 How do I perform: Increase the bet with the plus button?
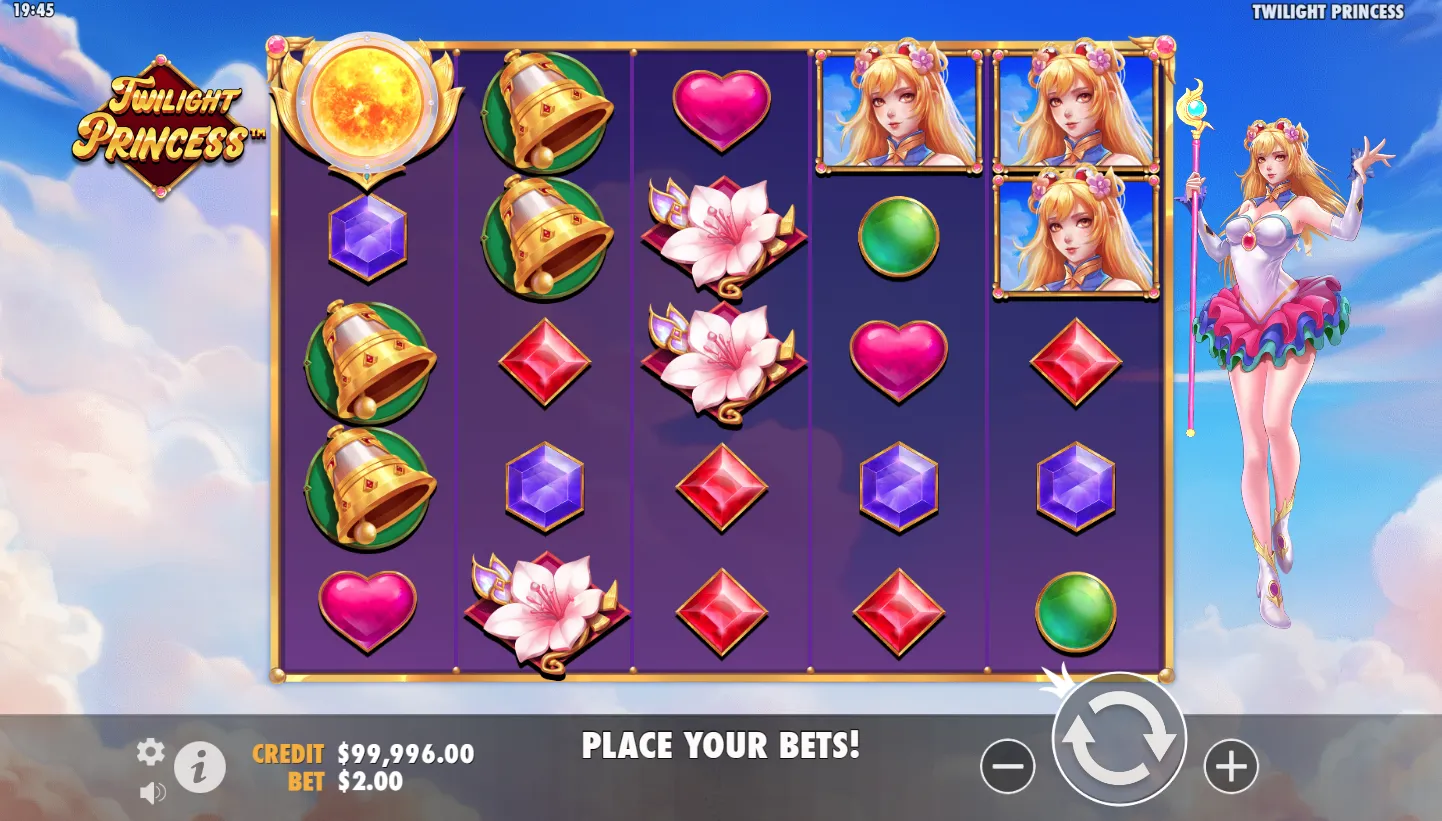pos(1230,767)
